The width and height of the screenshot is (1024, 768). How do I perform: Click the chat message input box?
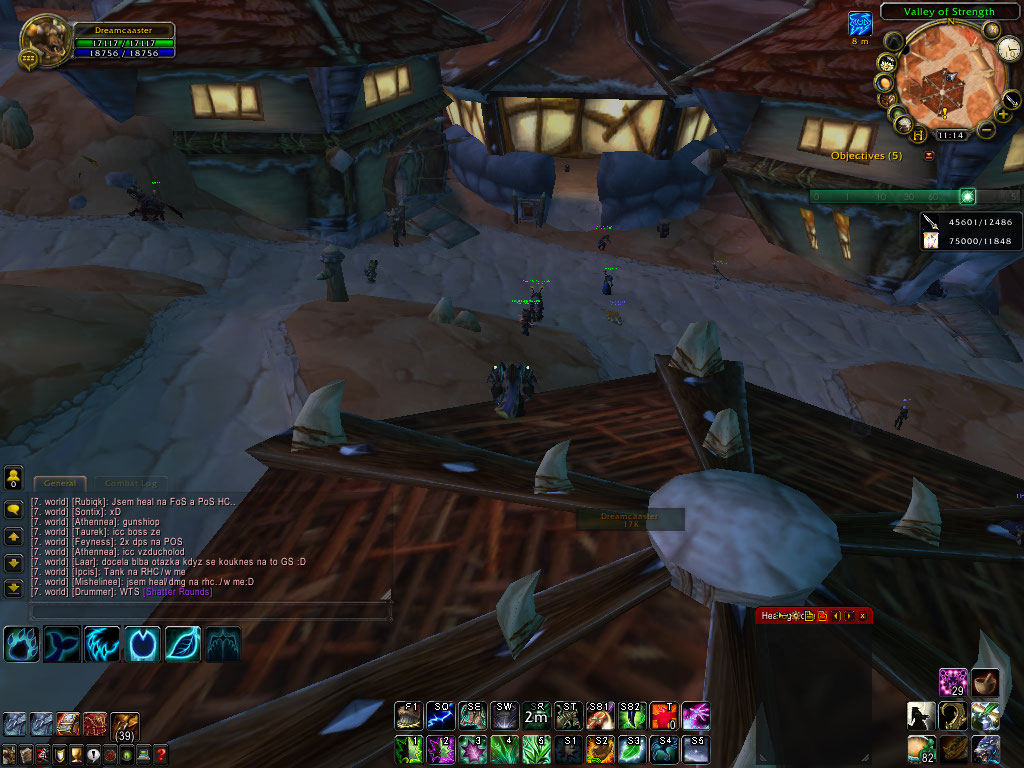coord(208,610)
